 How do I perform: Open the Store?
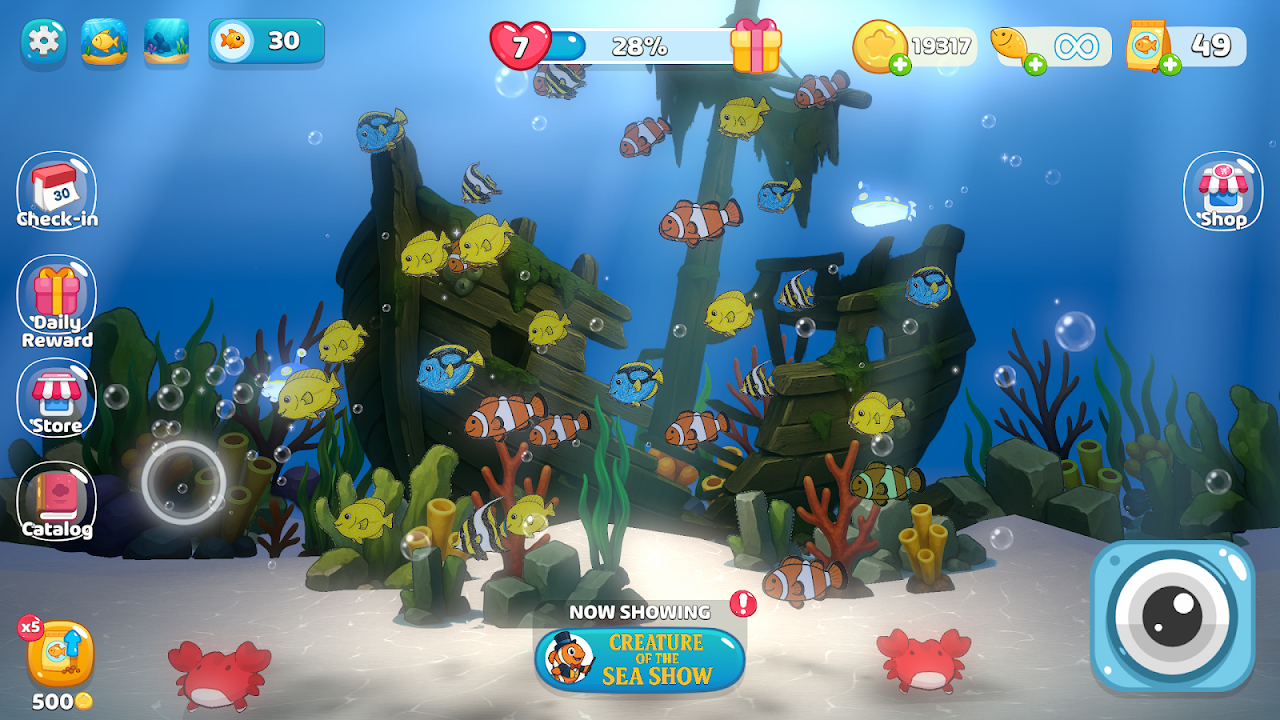coord(57,400)
